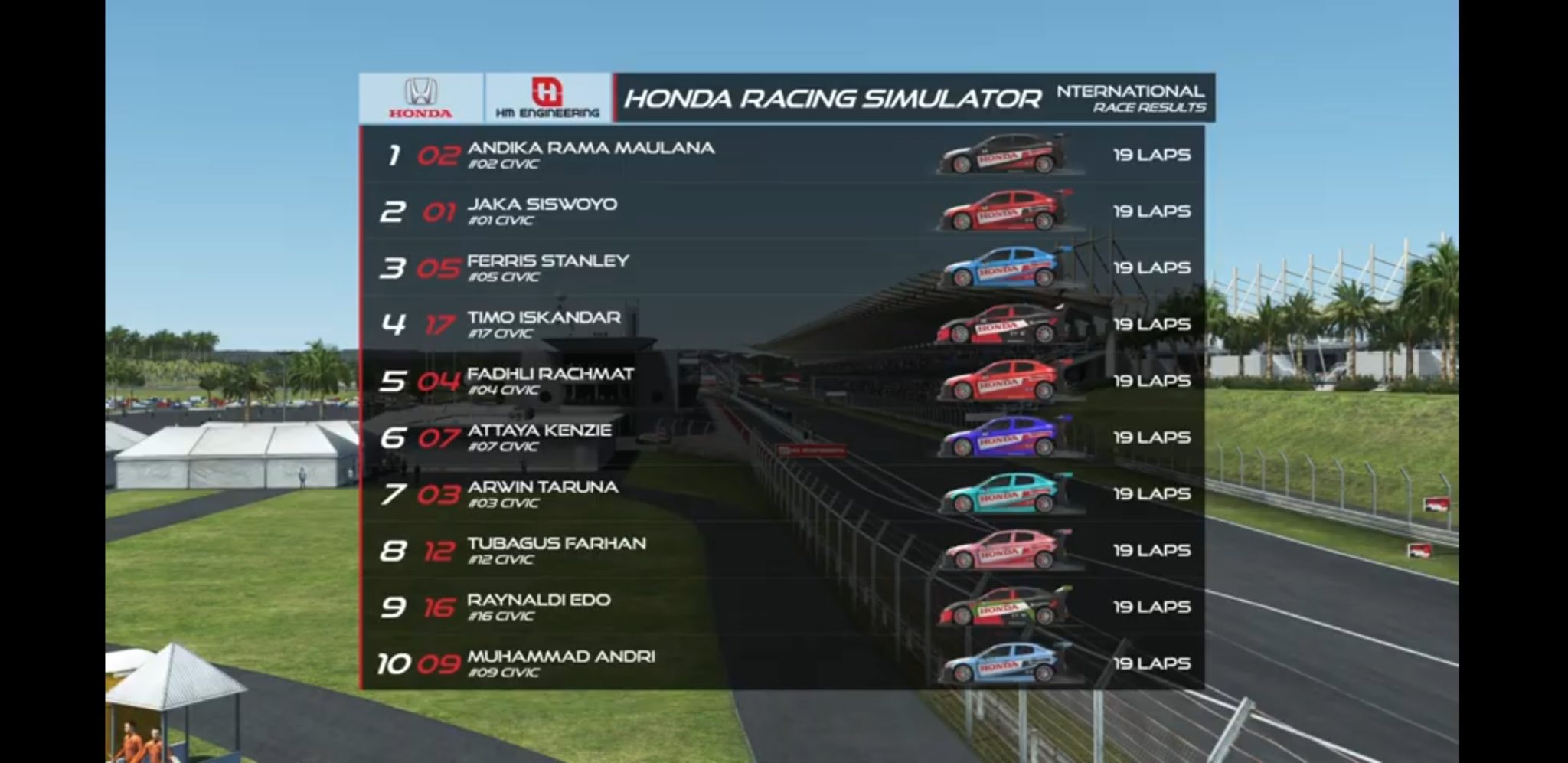Select Andika Rama Maulana's result row
This screenshot has width=1568, height=763.
pos(590,154)
